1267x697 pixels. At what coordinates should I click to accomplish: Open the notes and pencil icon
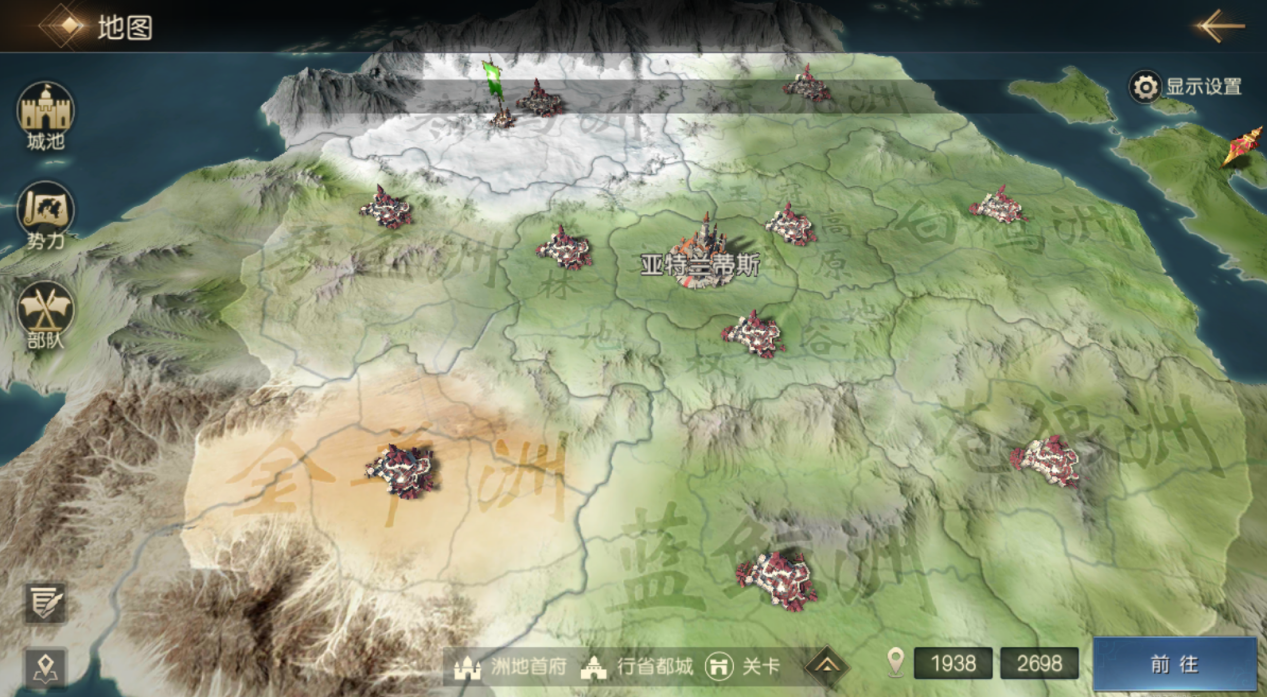pos(45,602)
